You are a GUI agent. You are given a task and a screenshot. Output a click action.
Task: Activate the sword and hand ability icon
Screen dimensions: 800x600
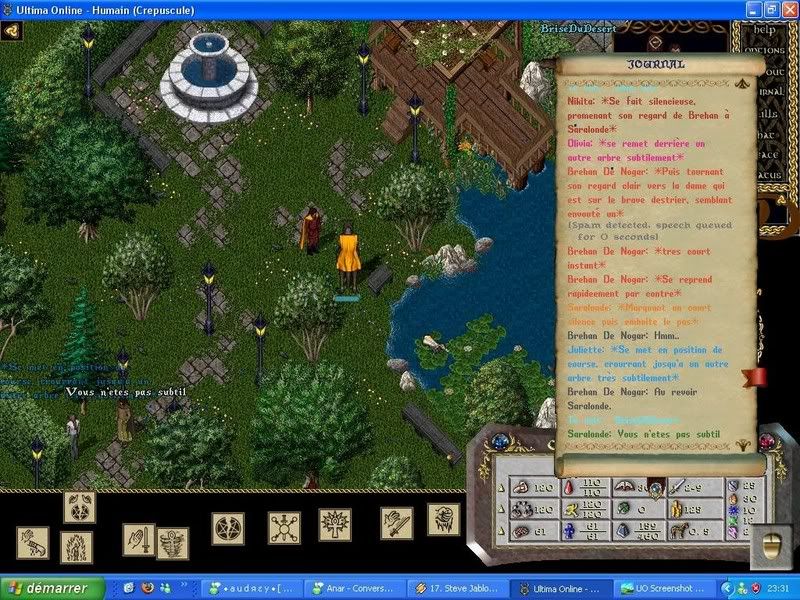coord(139,539)
